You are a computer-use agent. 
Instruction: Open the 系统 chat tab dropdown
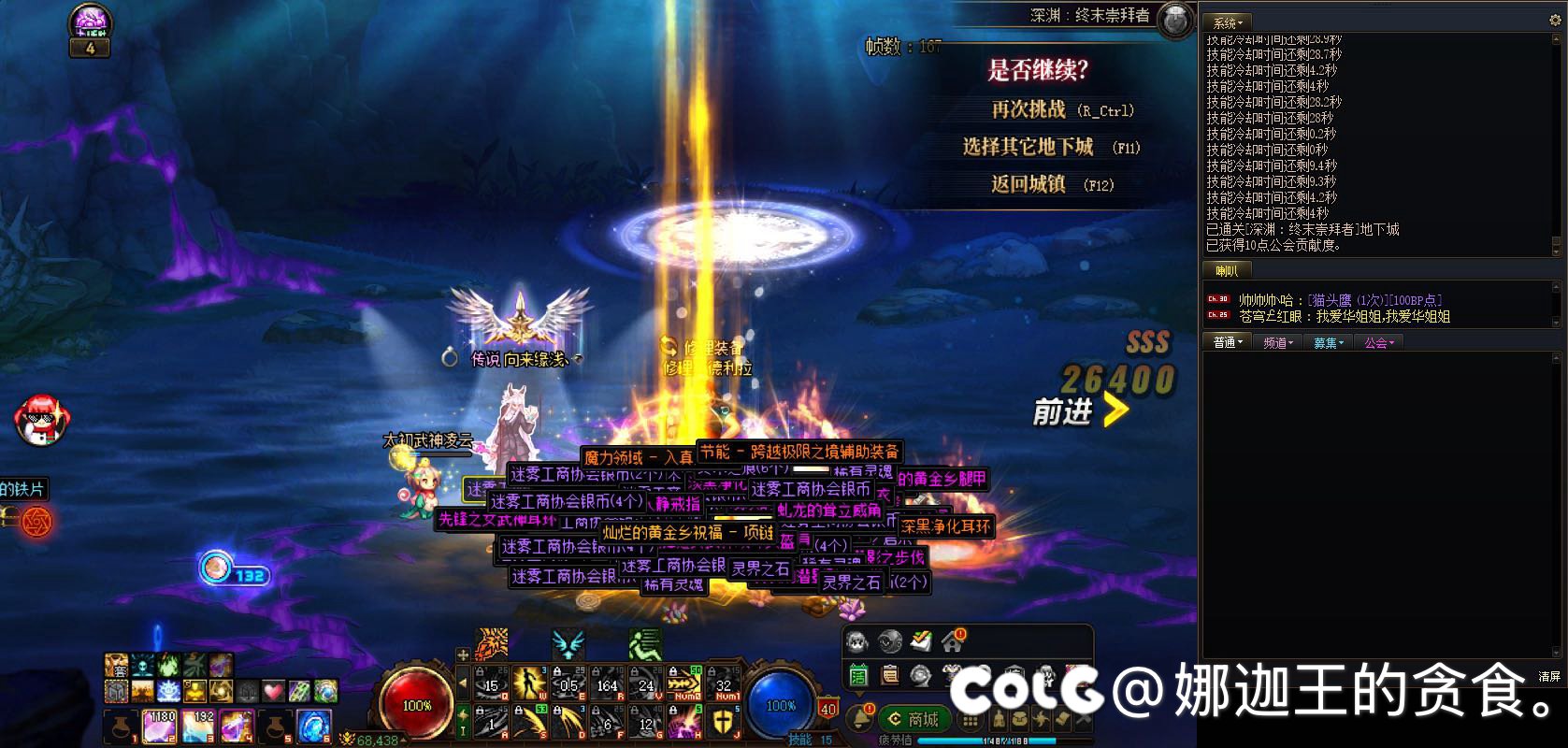(x=1227, y=22)
